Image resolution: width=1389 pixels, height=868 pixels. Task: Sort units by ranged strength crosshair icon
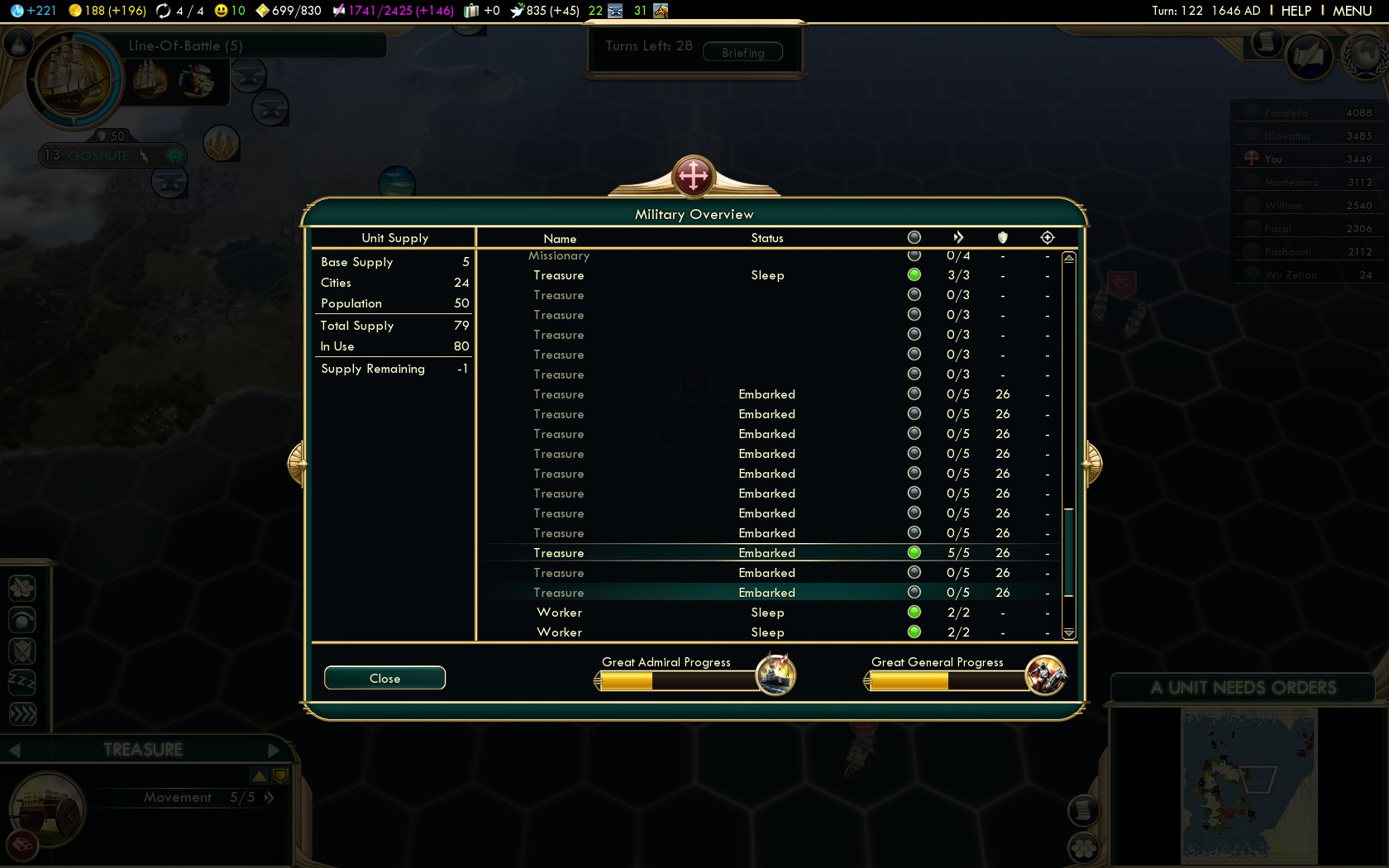click(1048, 238)
